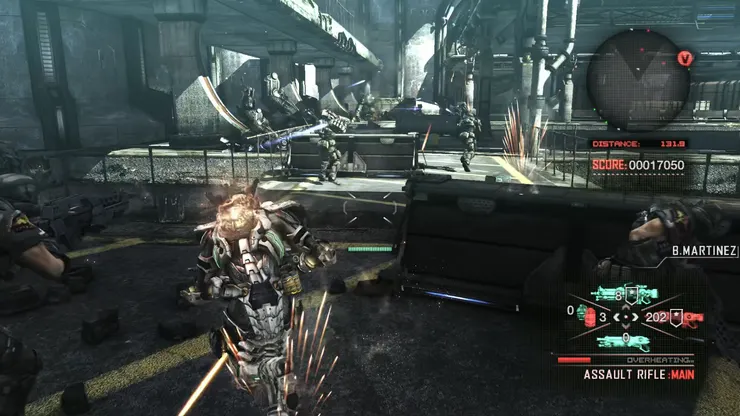The image size is (740, 416).
Task: Switch to the bottom green weapon slot
Action: tap(623, 342)
